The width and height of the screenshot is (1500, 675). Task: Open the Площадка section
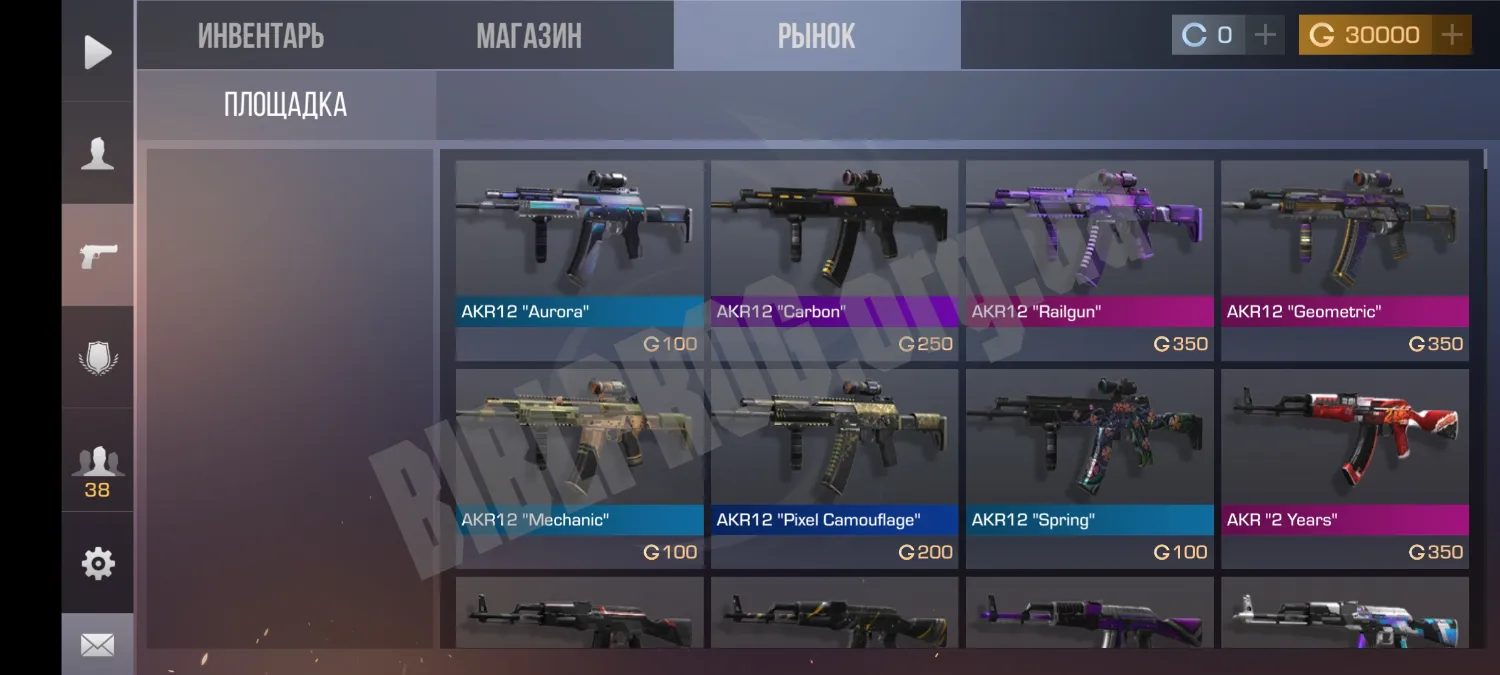285,105
